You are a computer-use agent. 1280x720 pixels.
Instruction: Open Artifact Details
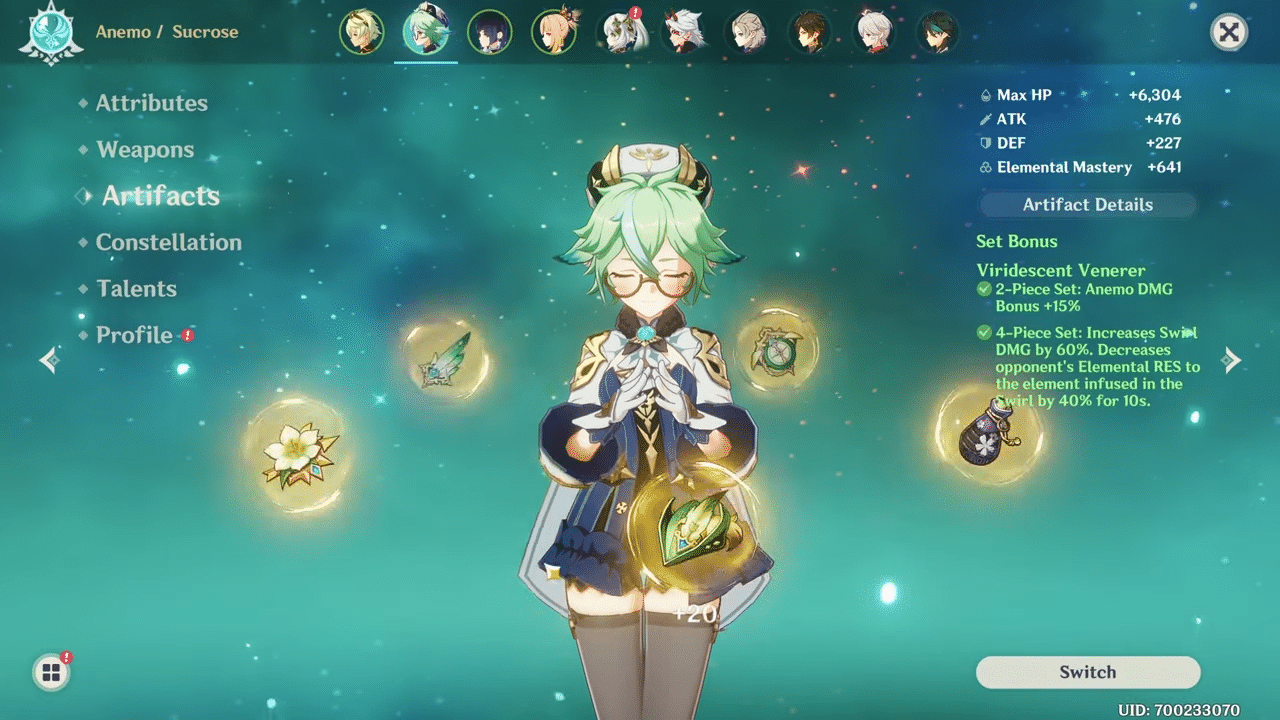click(1087, 204)
